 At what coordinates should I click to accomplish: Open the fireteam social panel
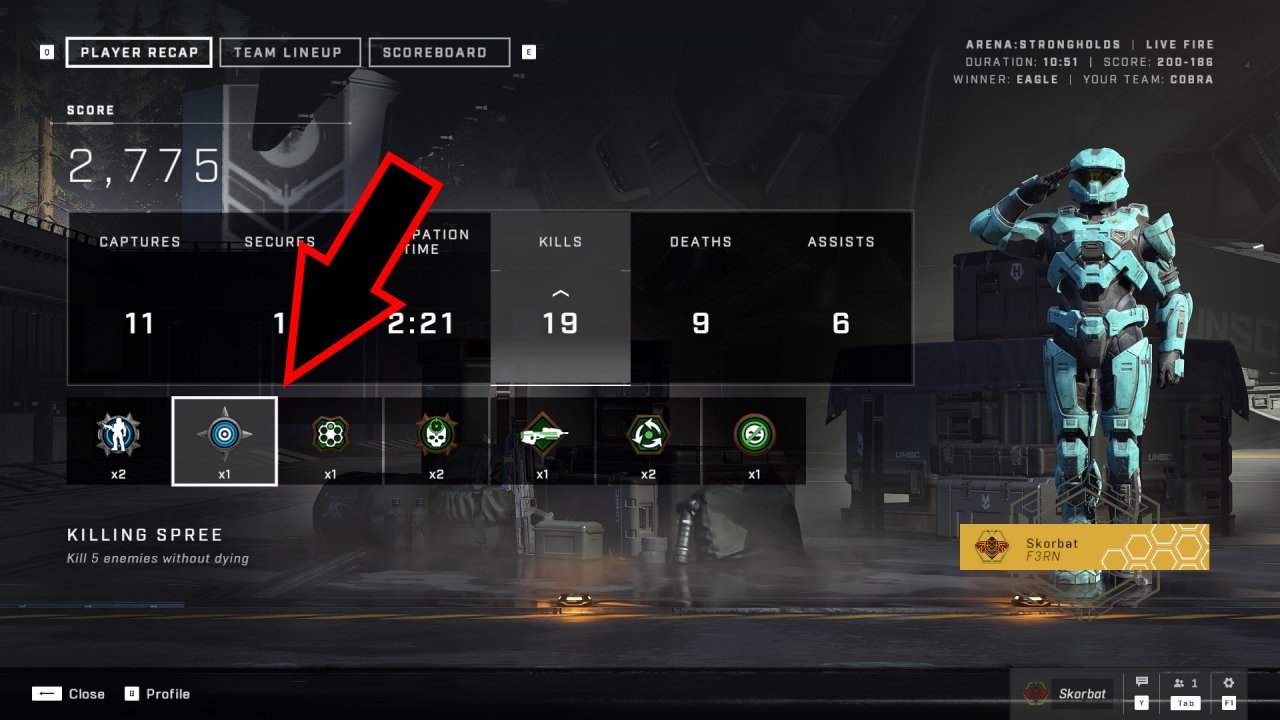point(1184,684)
